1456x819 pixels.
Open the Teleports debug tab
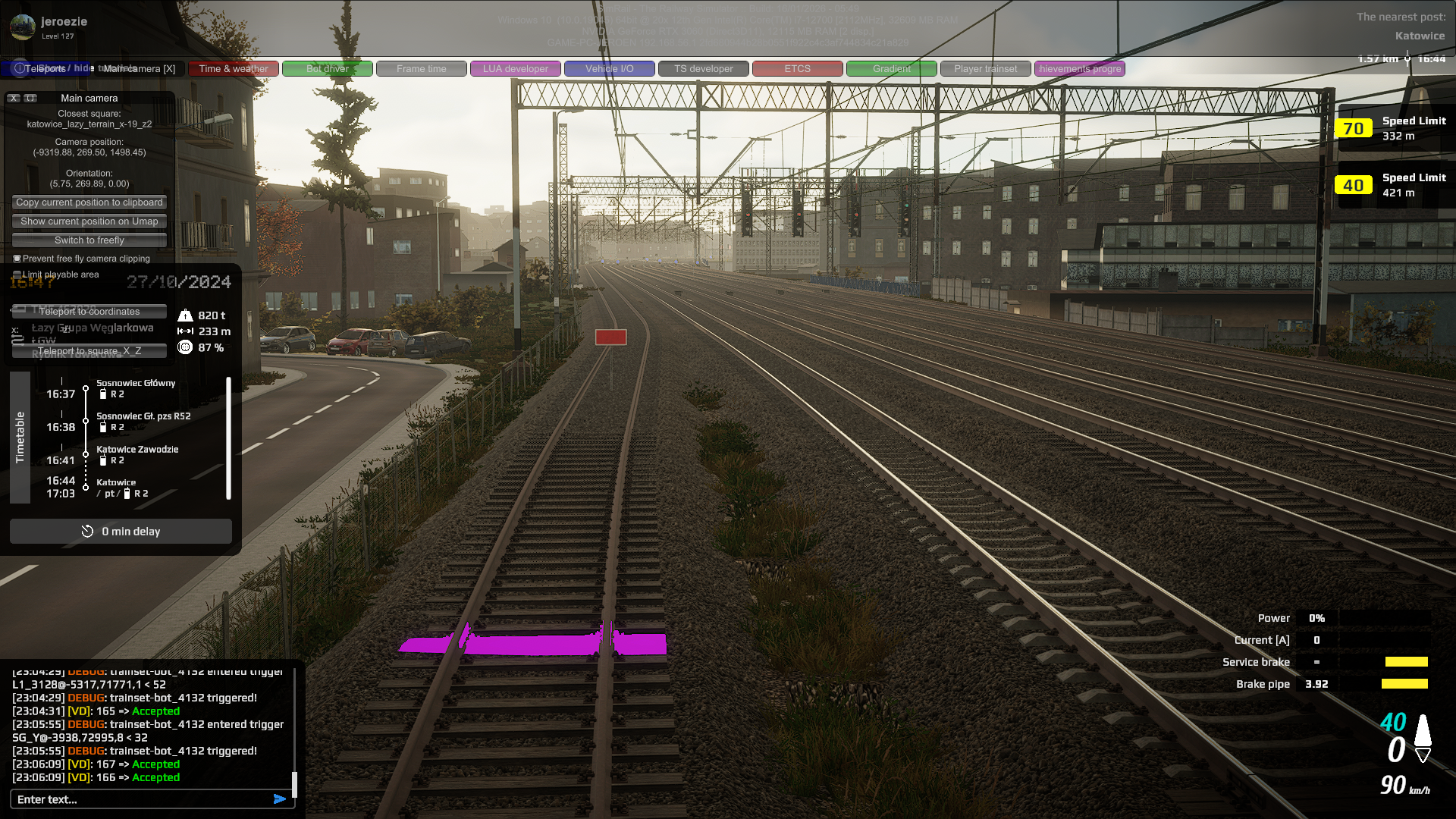pos(45,69)
